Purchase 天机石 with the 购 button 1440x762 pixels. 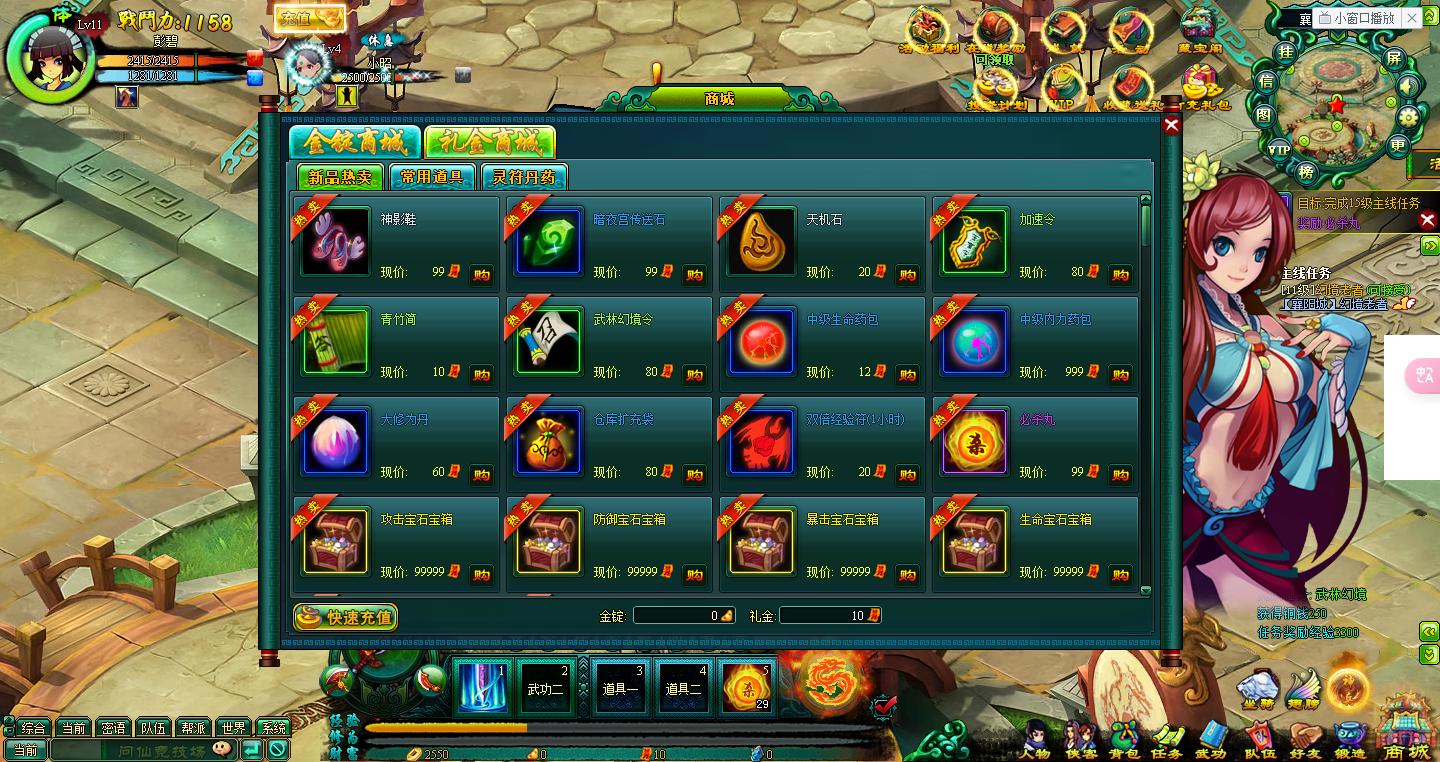[x=907, y=275]
